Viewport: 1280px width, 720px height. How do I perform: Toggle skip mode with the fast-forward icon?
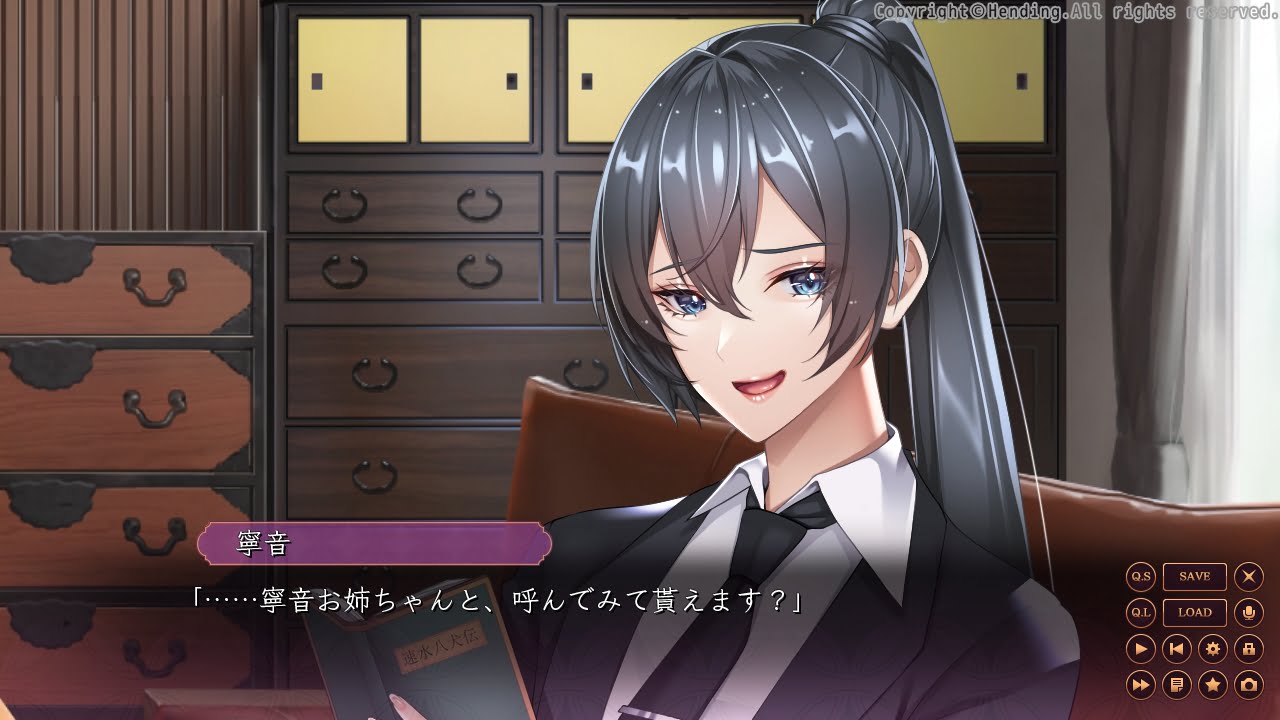click(1141, 685)
